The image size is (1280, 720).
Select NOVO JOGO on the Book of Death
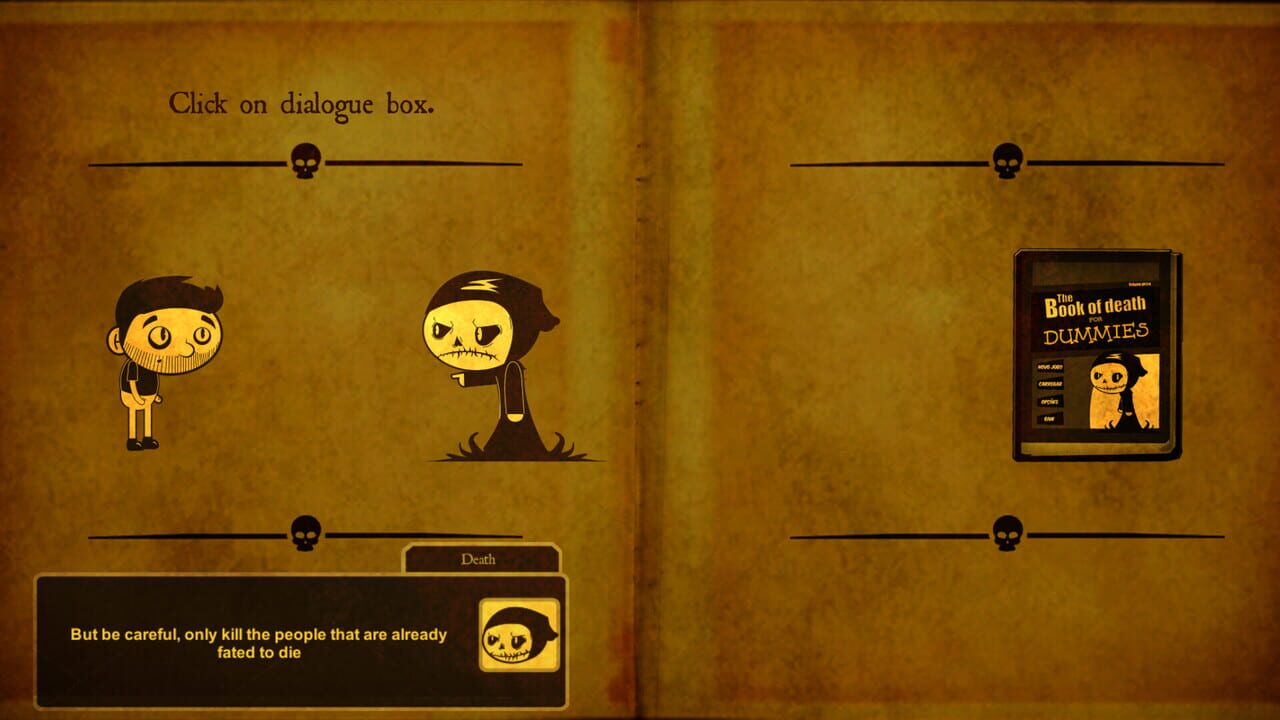1050,365
